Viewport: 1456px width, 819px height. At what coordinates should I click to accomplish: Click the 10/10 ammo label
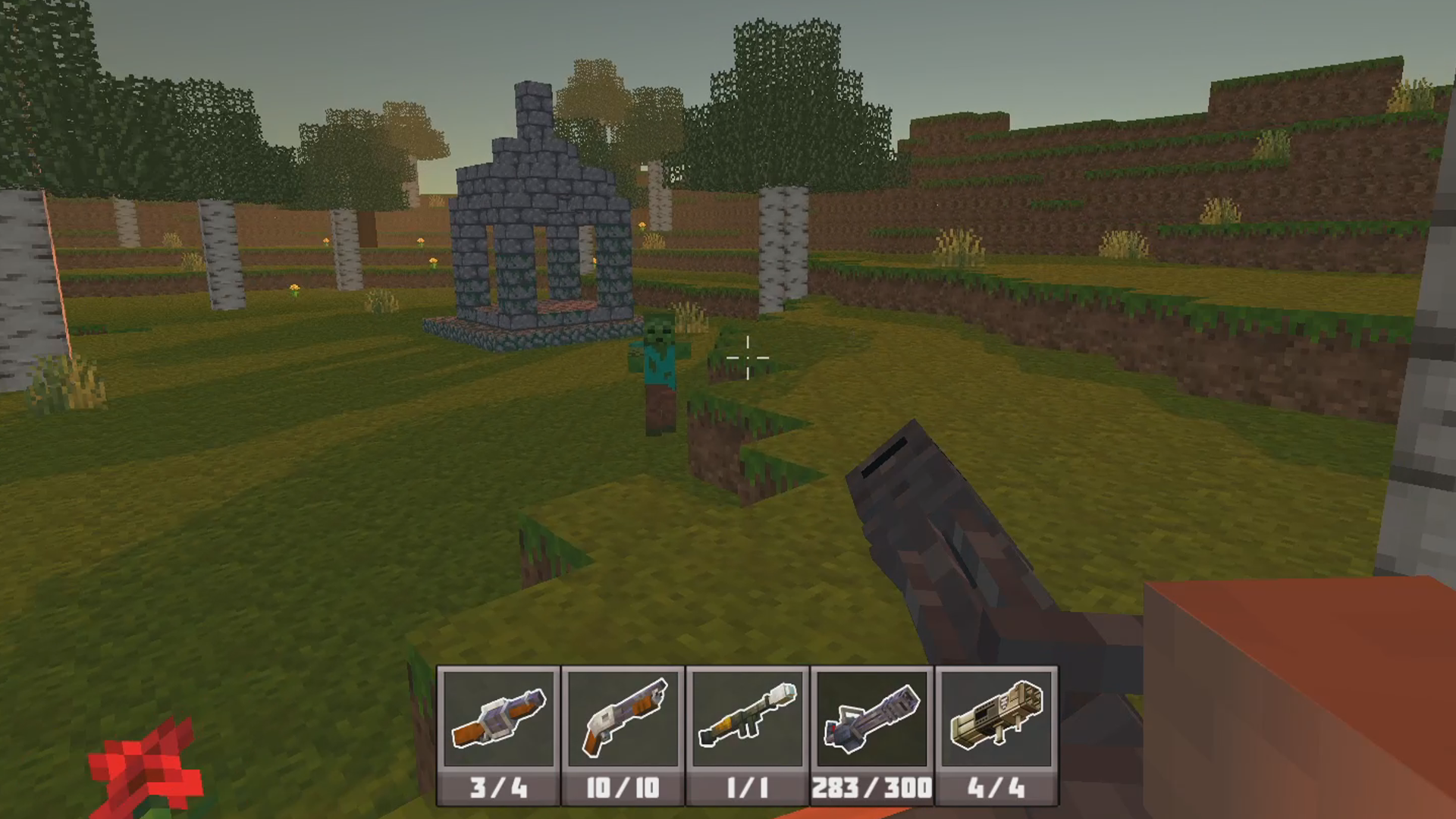[x=622, y=789]
